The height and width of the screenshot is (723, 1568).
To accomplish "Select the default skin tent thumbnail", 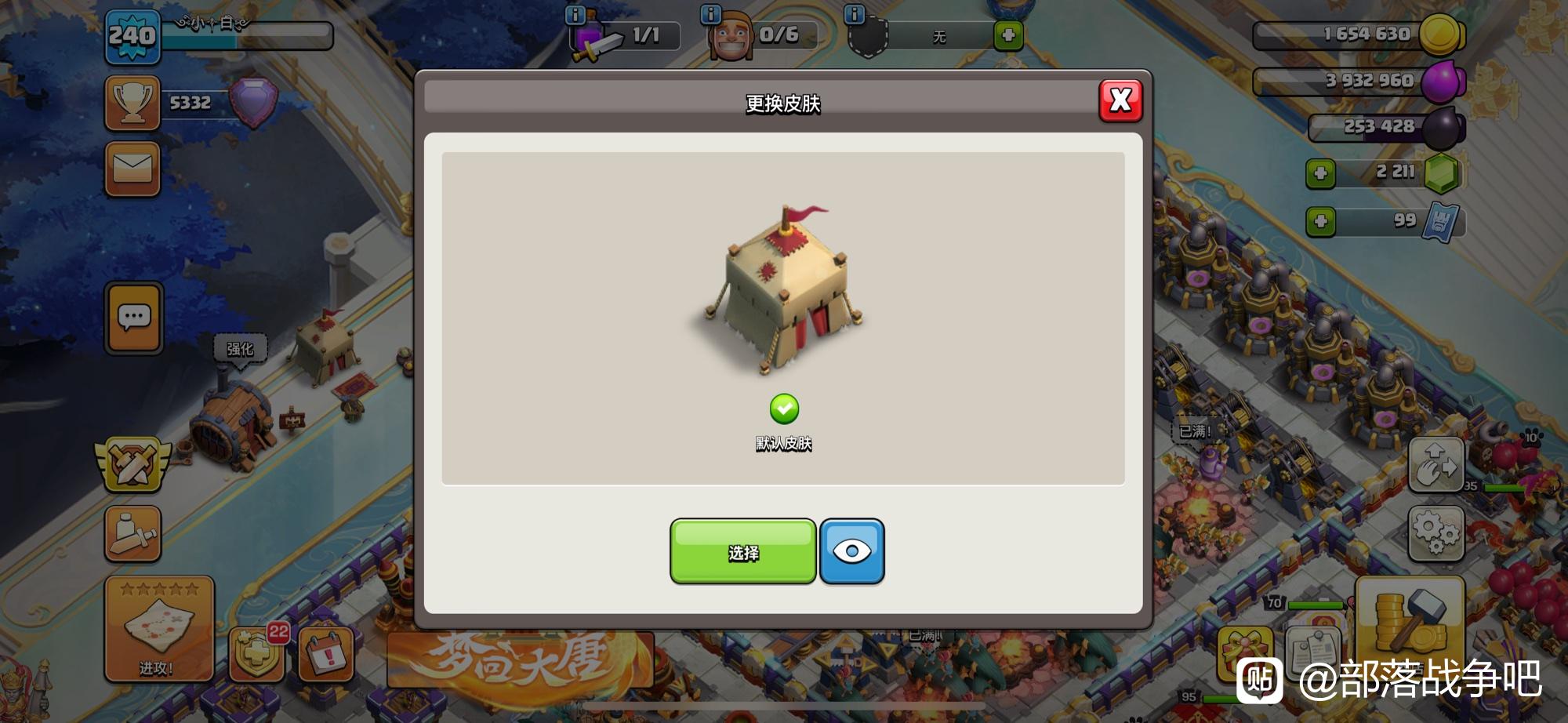I will 783,290.
